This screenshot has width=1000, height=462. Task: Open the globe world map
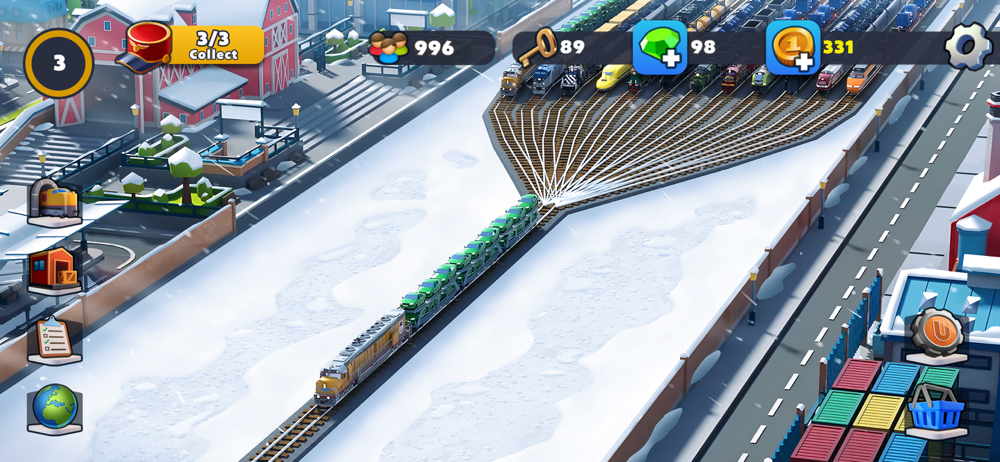(55, 407)
